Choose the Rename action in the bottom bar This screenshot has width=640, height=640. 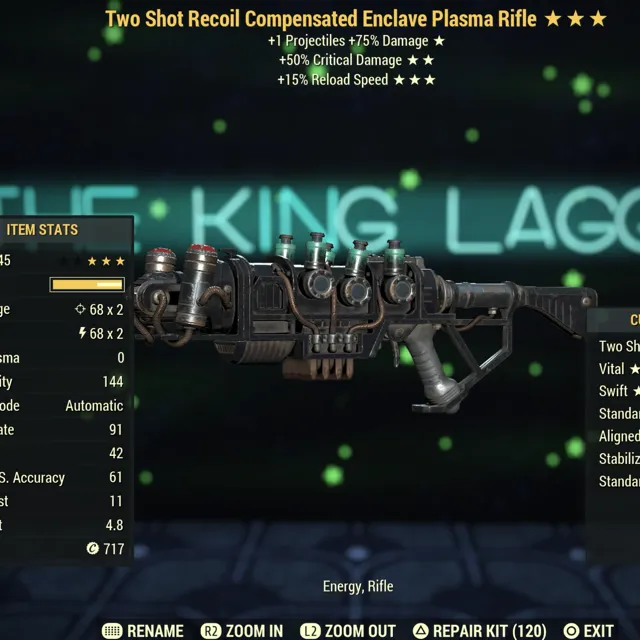click(143, 631)
